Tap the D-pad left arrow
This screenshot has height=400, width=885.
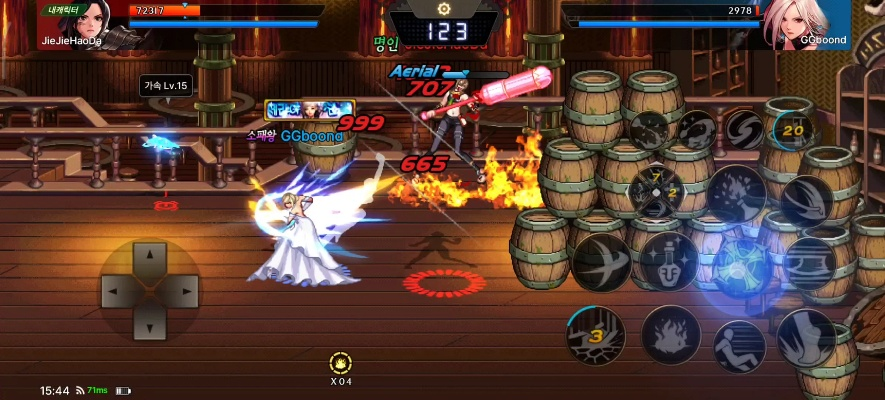(x=115, y=291)
